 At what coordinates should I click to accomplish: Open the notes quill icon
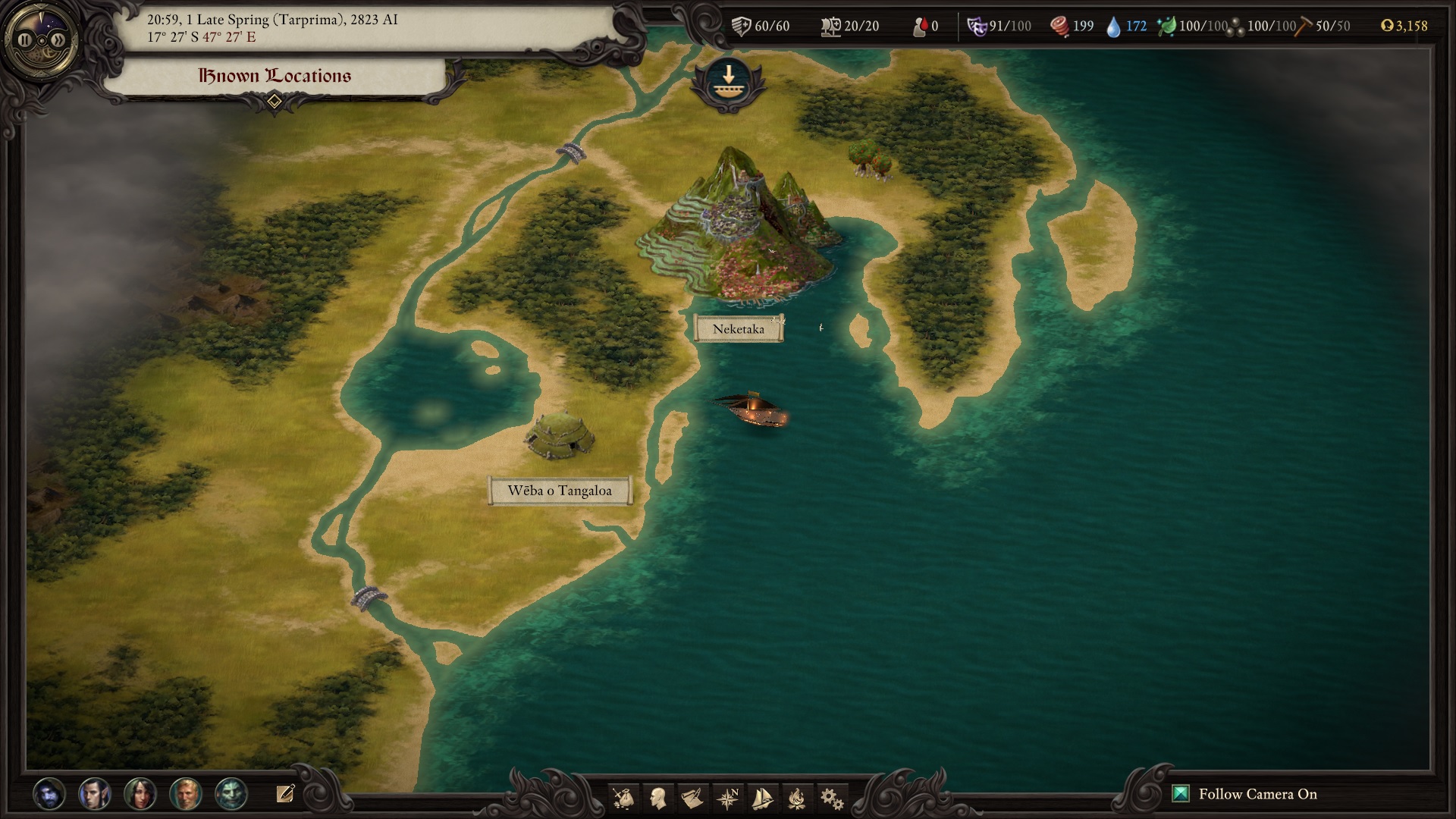coord(285,794)
